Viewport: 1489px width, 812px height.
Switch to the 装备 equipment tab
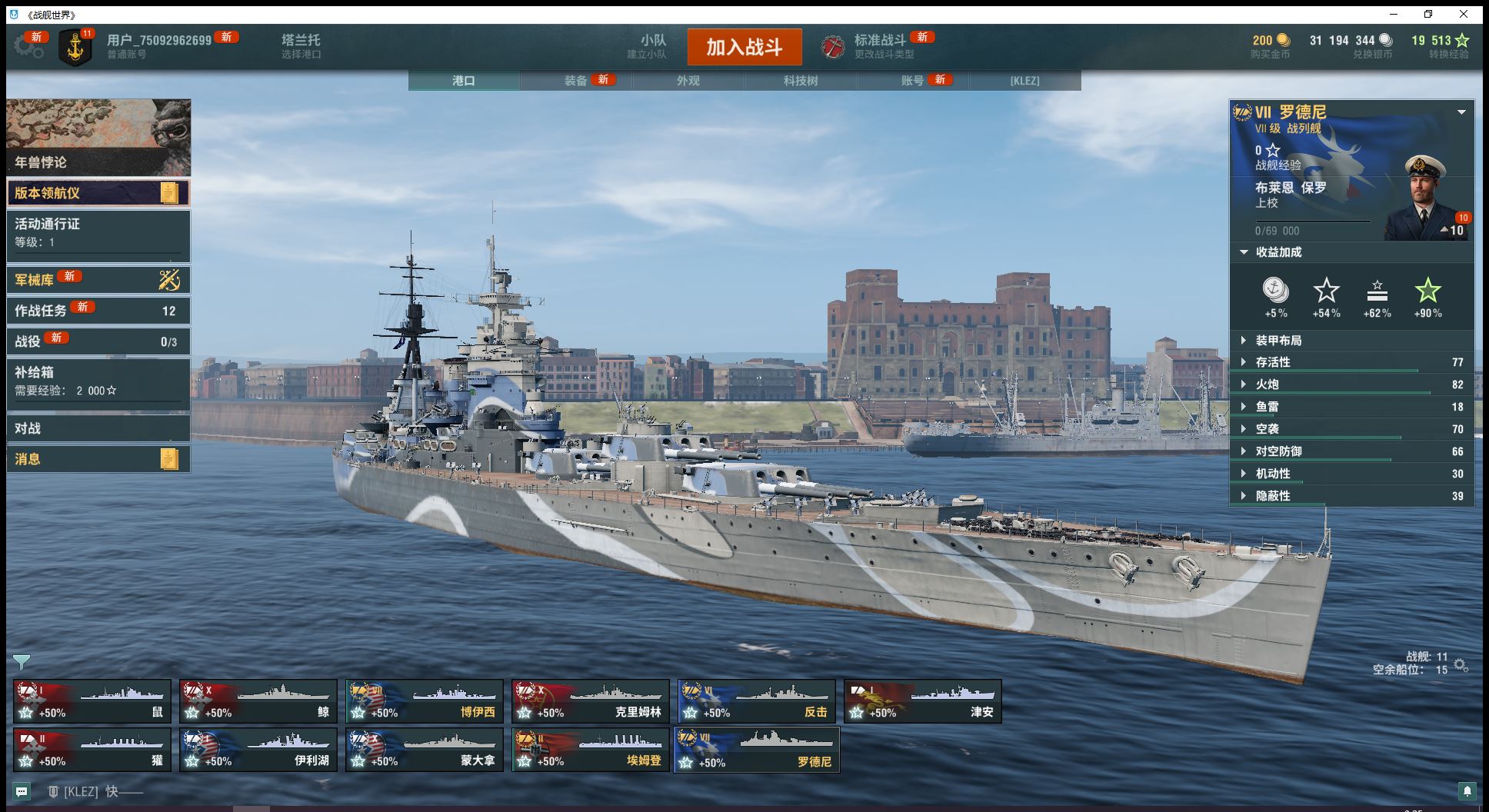[576, 81]
